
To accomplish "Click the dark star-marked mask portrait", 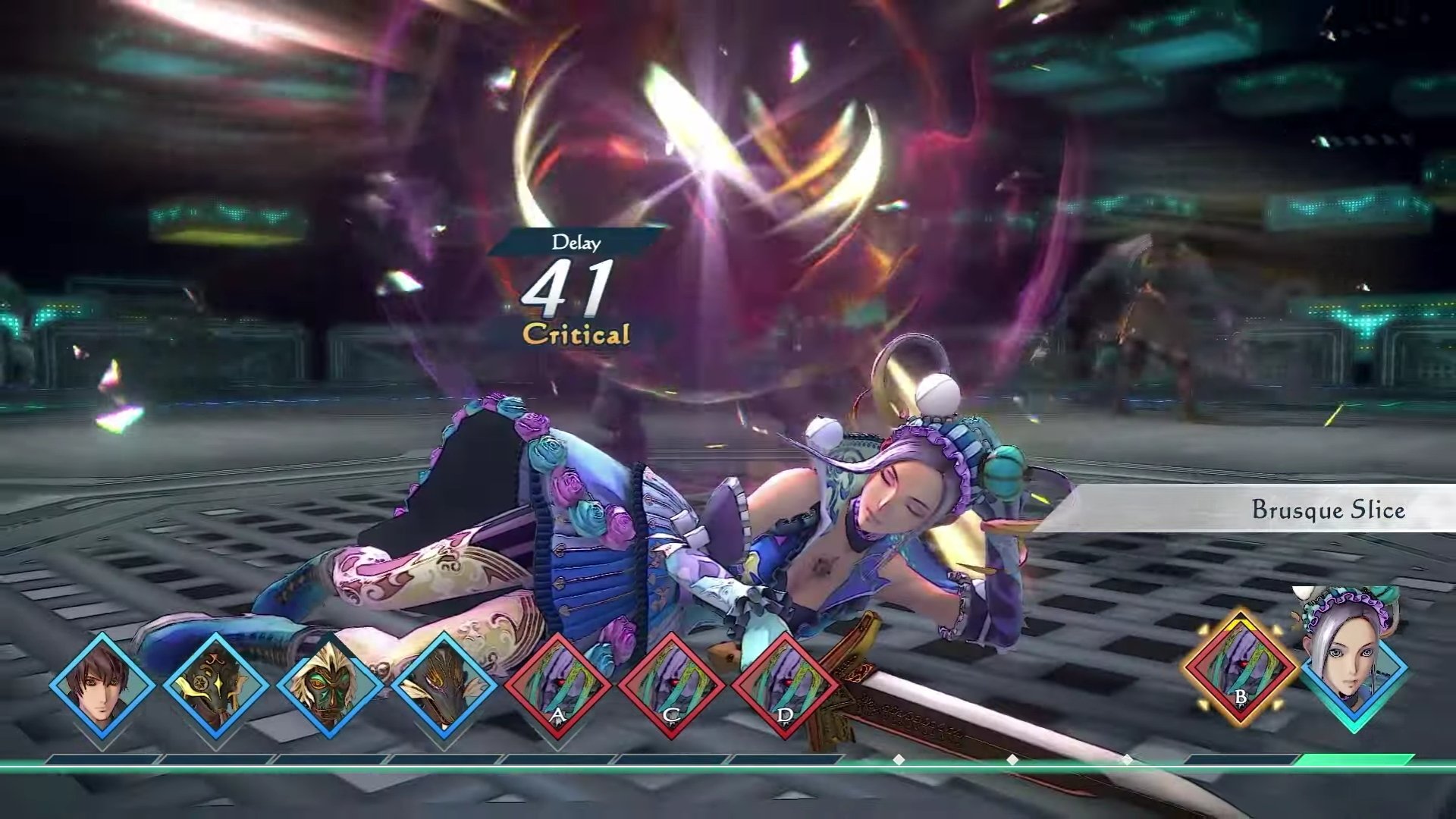I will [x=216, y=685].
